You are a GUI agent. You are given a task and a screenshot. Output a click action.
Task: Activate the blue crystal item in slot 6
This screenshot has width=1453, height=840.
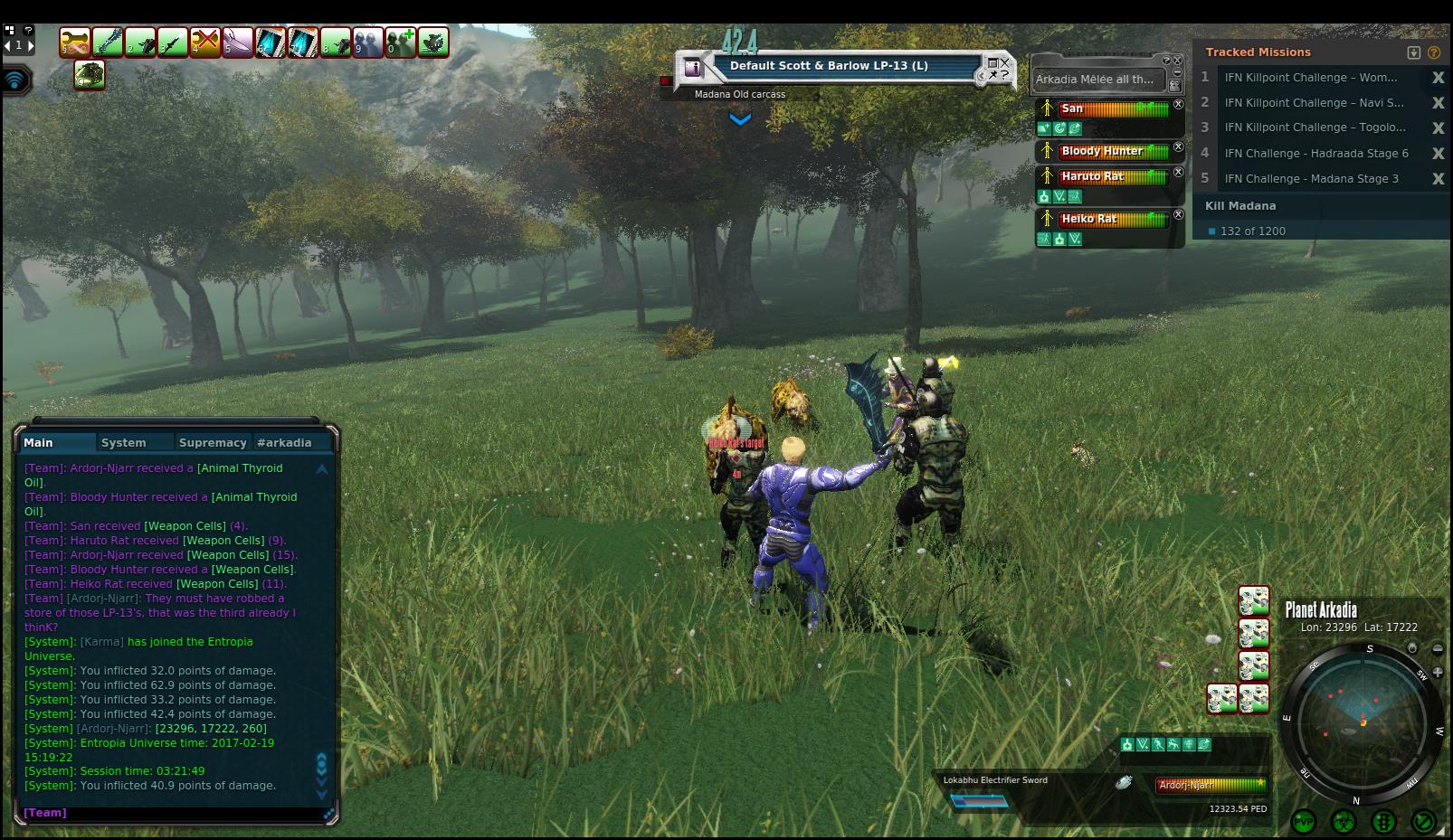tap(271, 42)
